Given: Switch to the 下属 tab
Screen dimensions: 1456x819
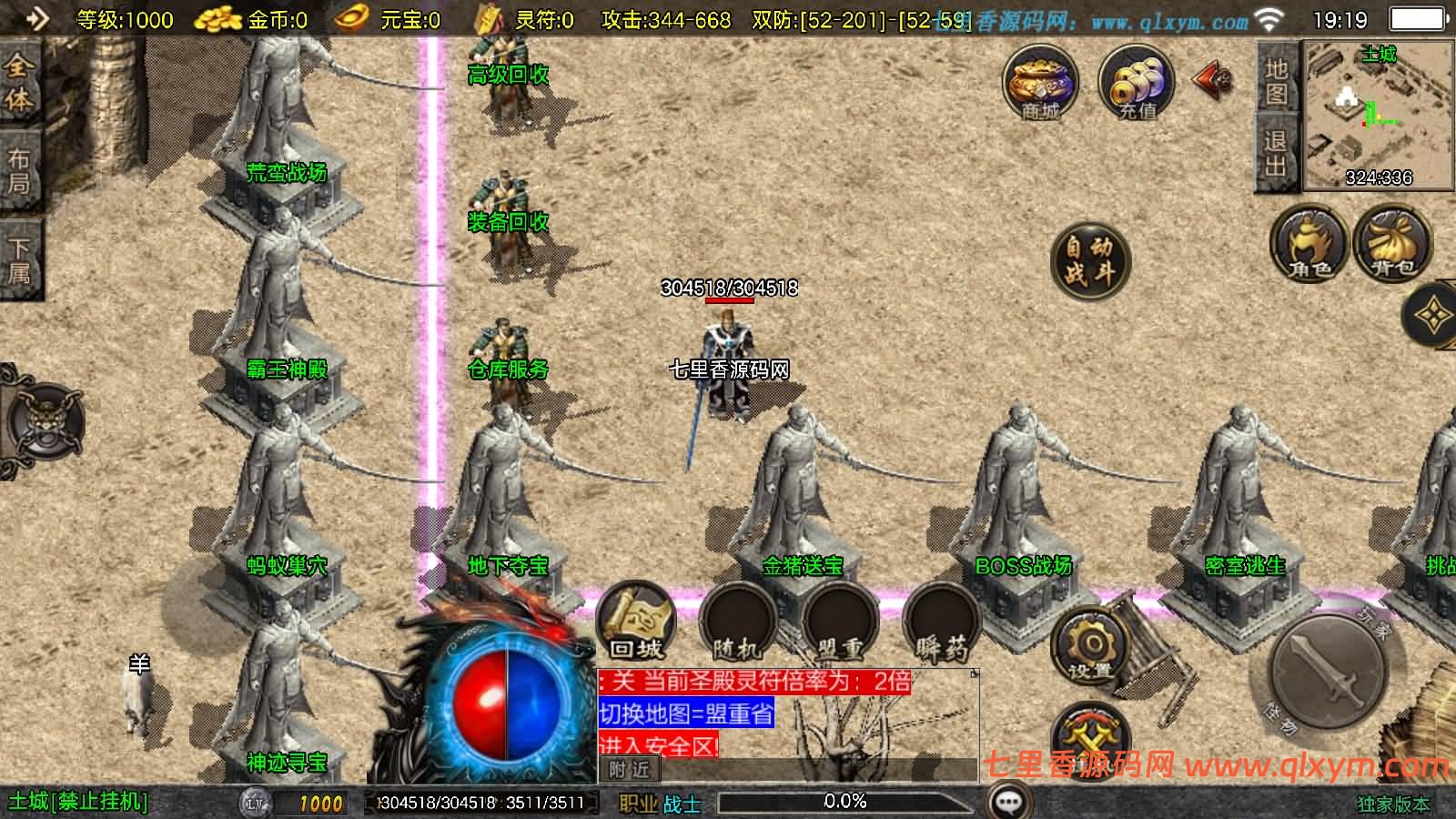Looking at the screenshot, I should (x=19, y=260).
